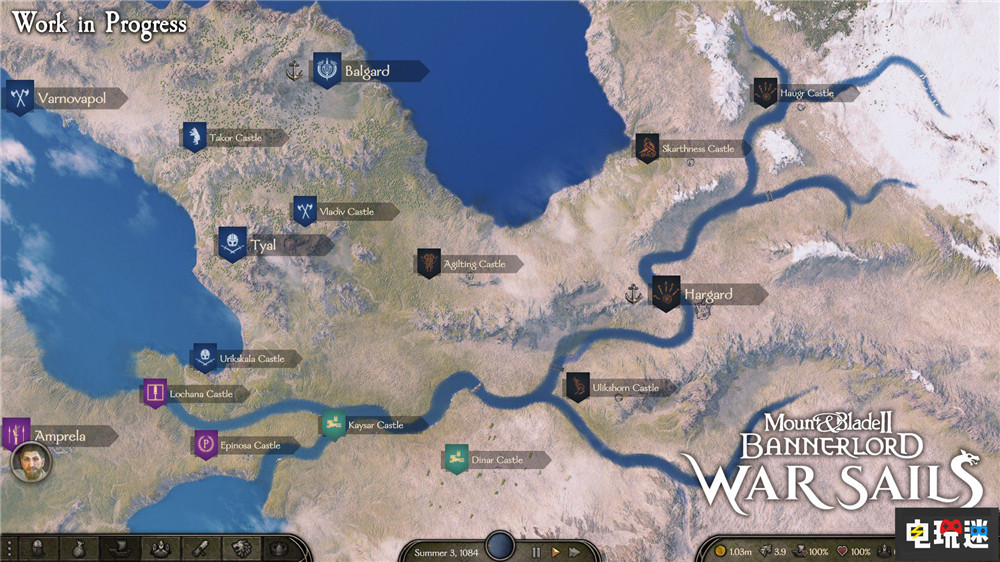1000x562 pixels.
Task: Select the Hargard town banner
Action: (x=666, y=294)
